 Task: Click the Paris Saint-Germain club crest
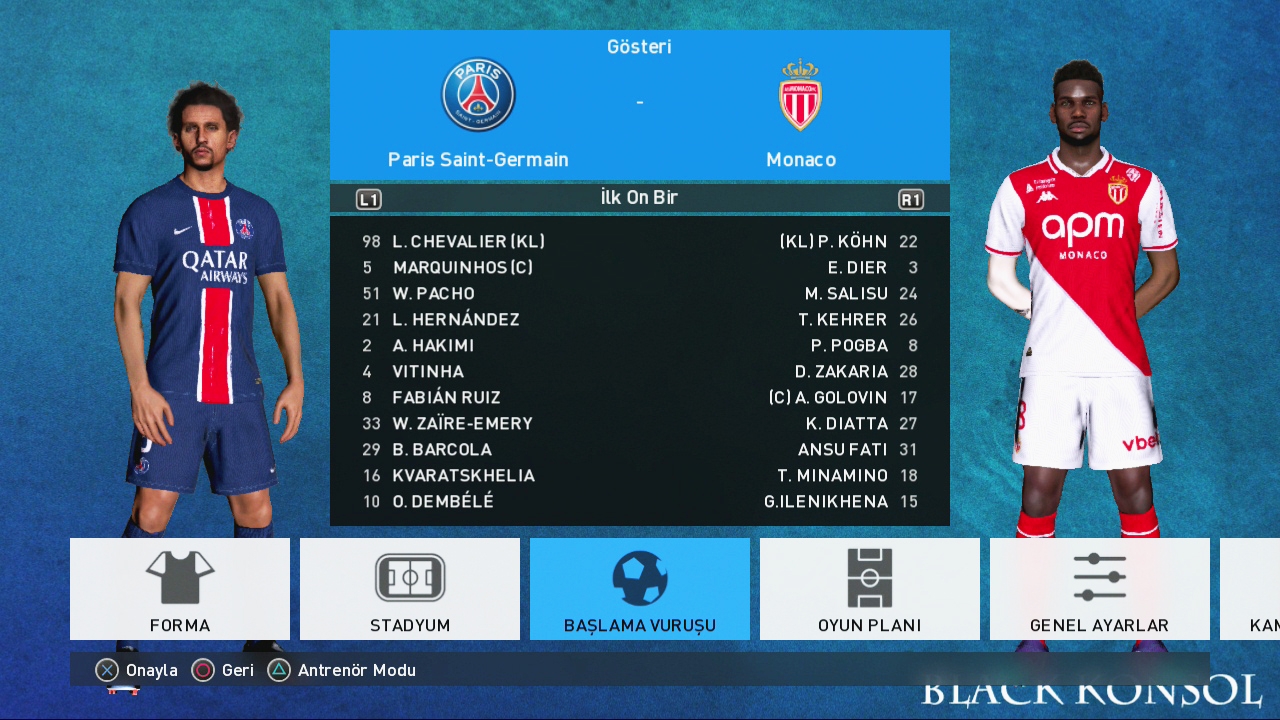(x=478, y=95)
